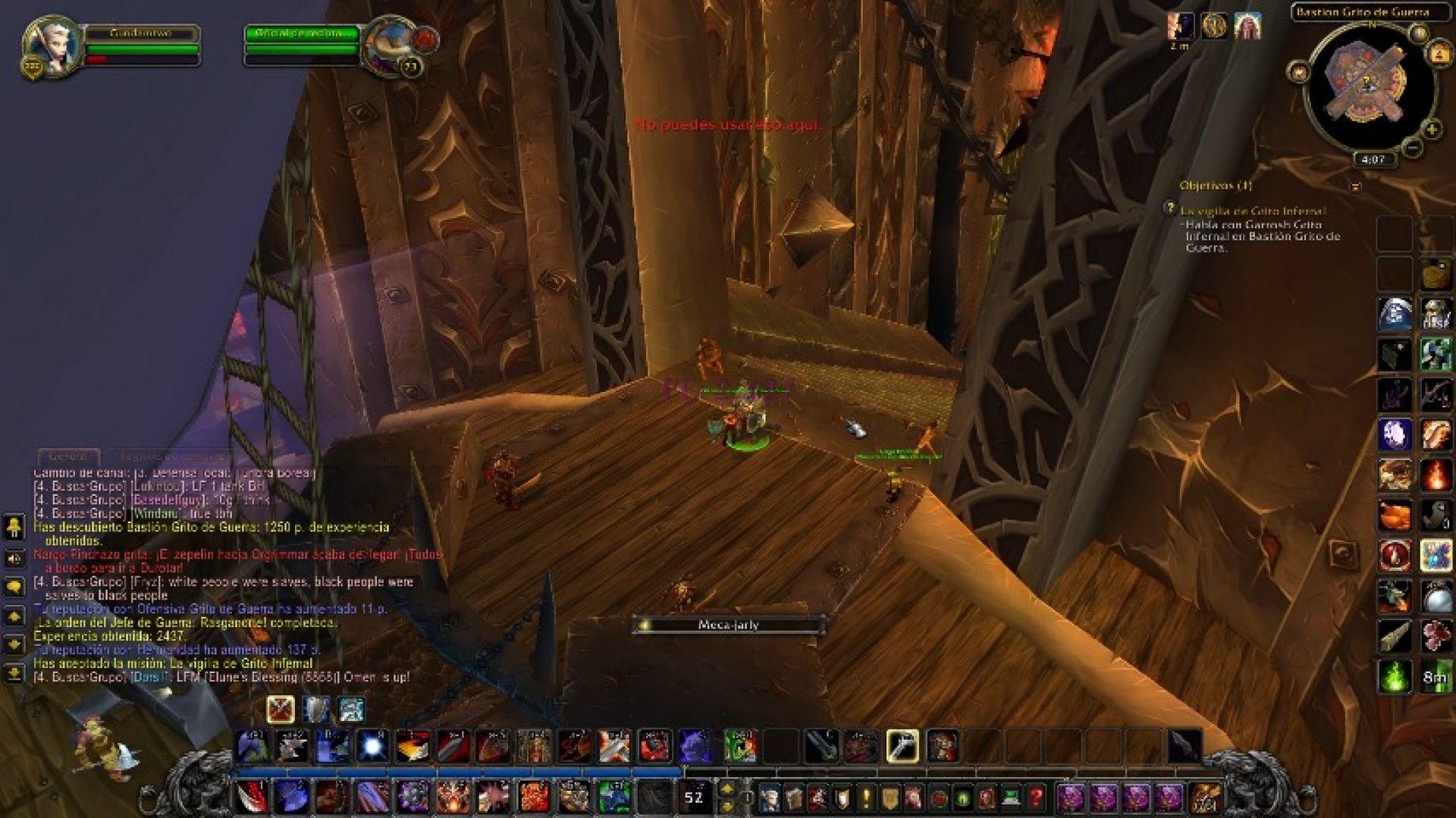
Task: Collapse the Objetivos tracker with minus button
Action: pyautogui.click(x=1355, y=186)
